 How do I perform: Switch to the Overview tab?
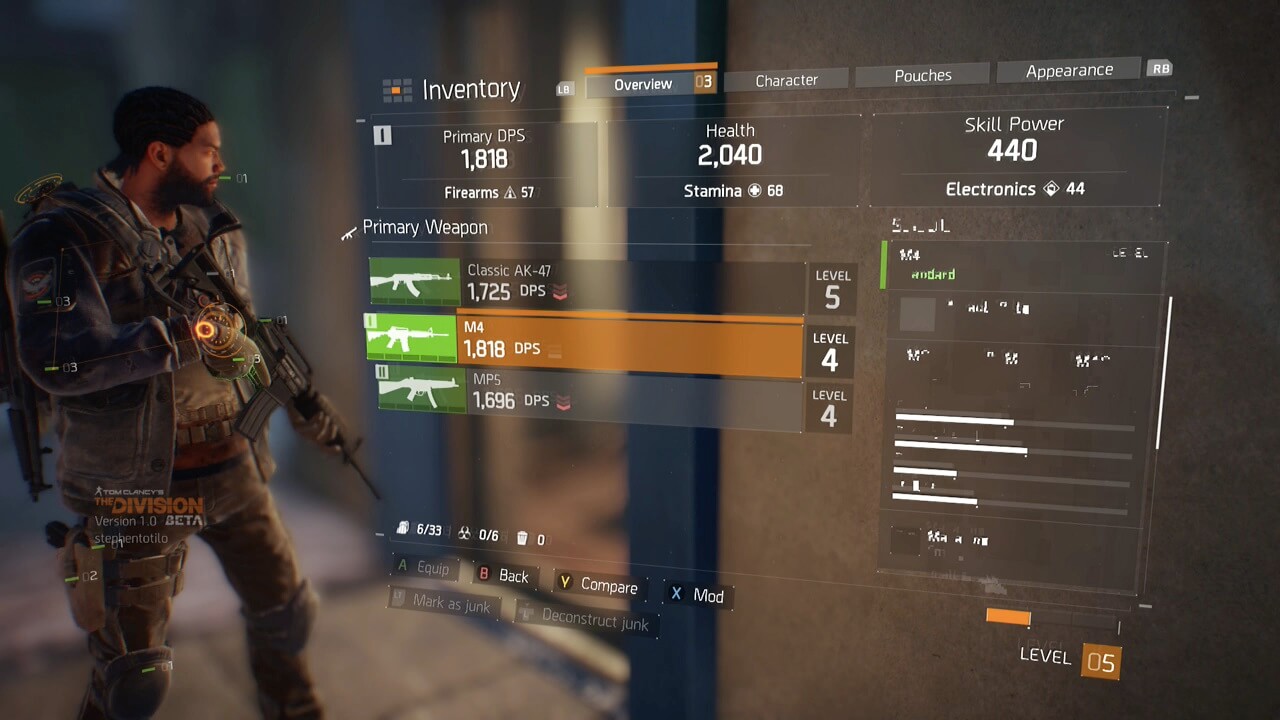click(x=643, y=84)
